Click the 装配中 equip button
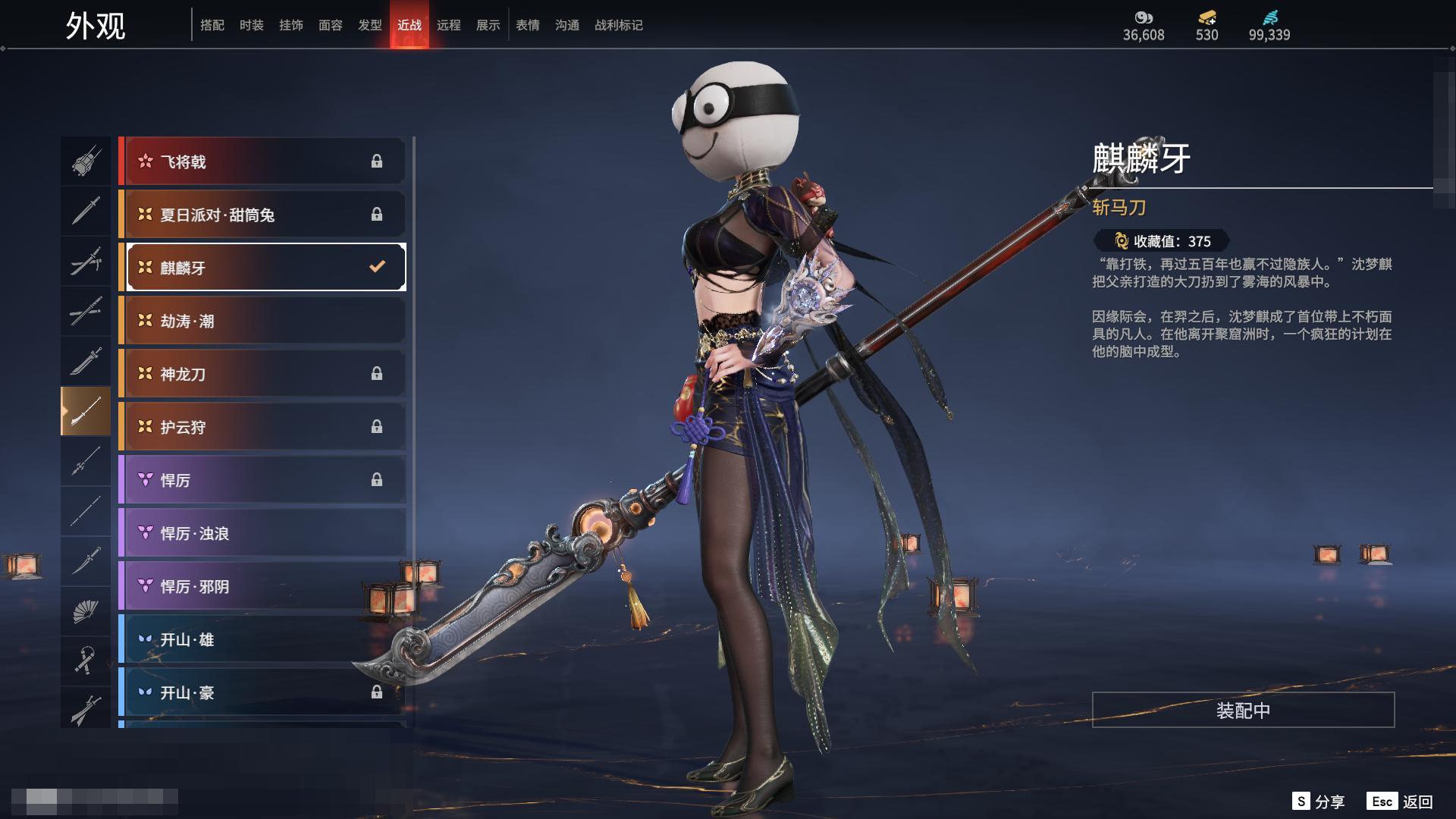This screenshot has height=819, width=1456. tap(1243, 711)
